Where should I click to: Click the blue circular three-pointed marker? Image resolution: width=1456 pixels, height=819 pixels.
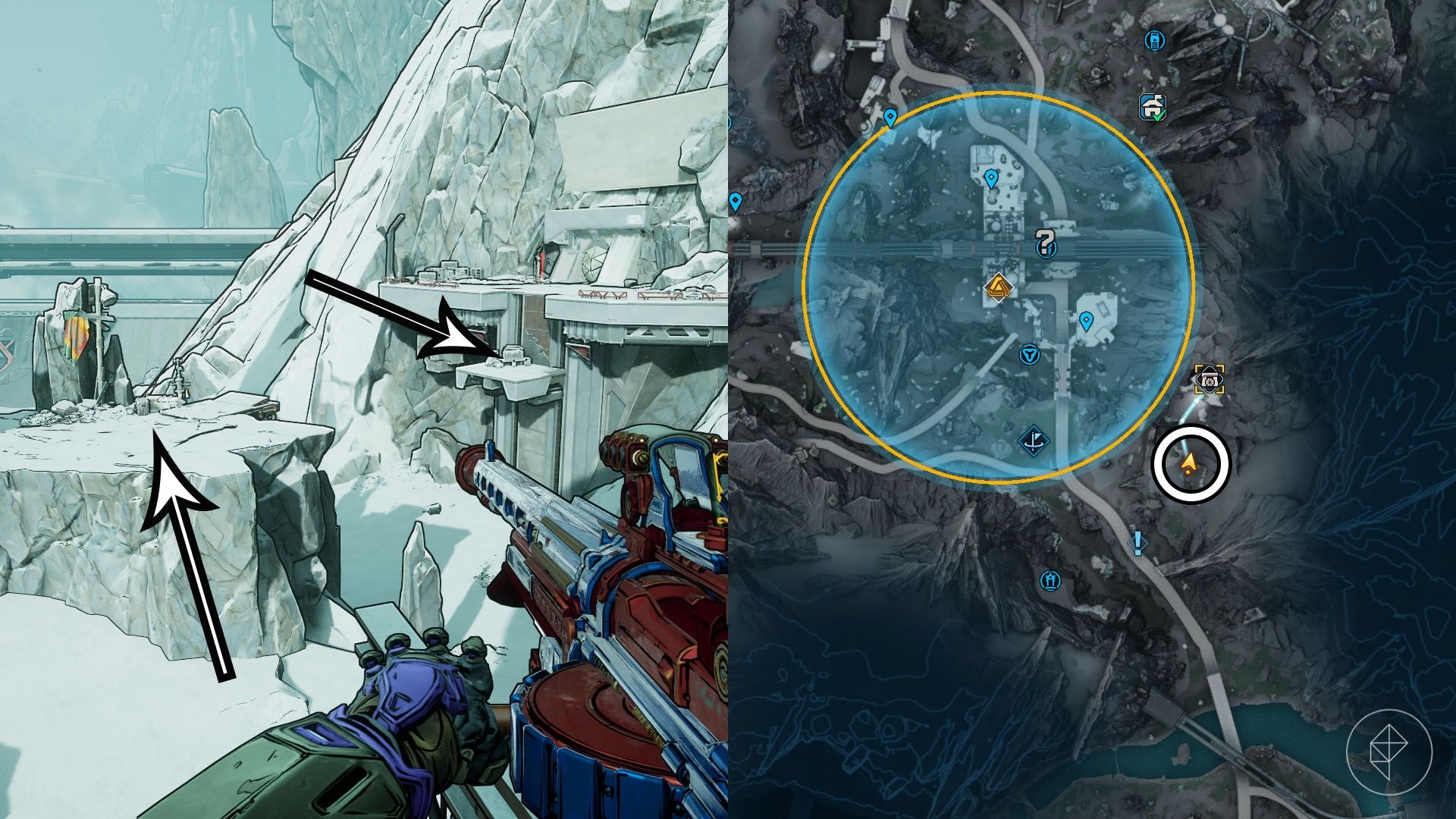1028,354
